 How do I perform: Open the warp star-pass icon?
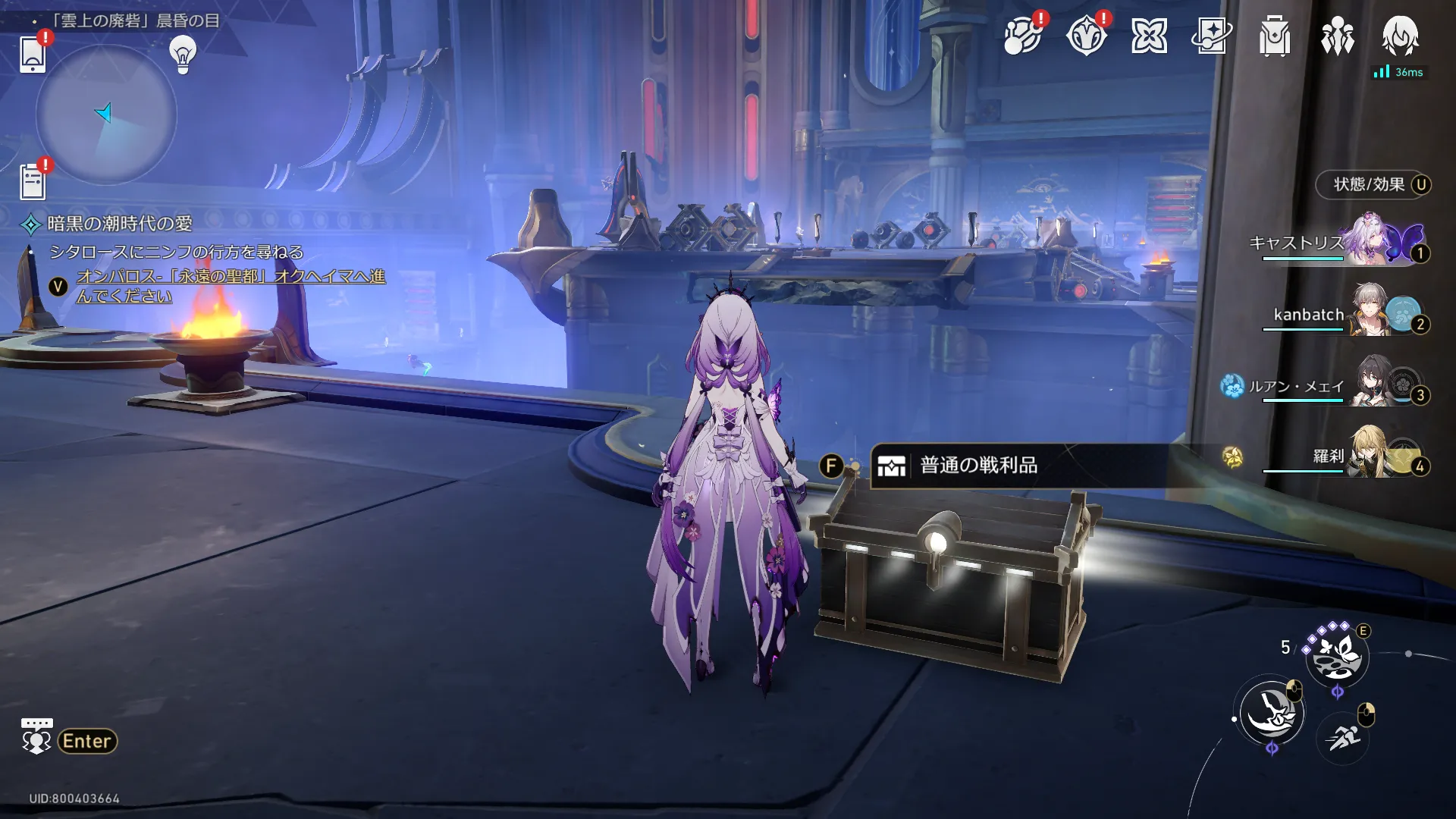click(1211, 35)
